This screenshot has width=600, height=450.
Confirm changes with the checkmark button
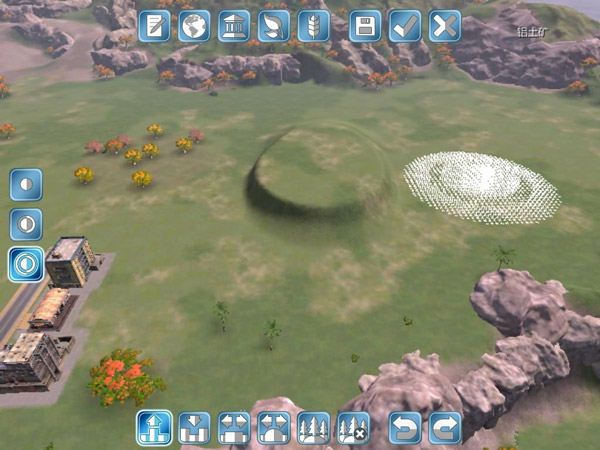pyautogui.click(x=405, y=26)
